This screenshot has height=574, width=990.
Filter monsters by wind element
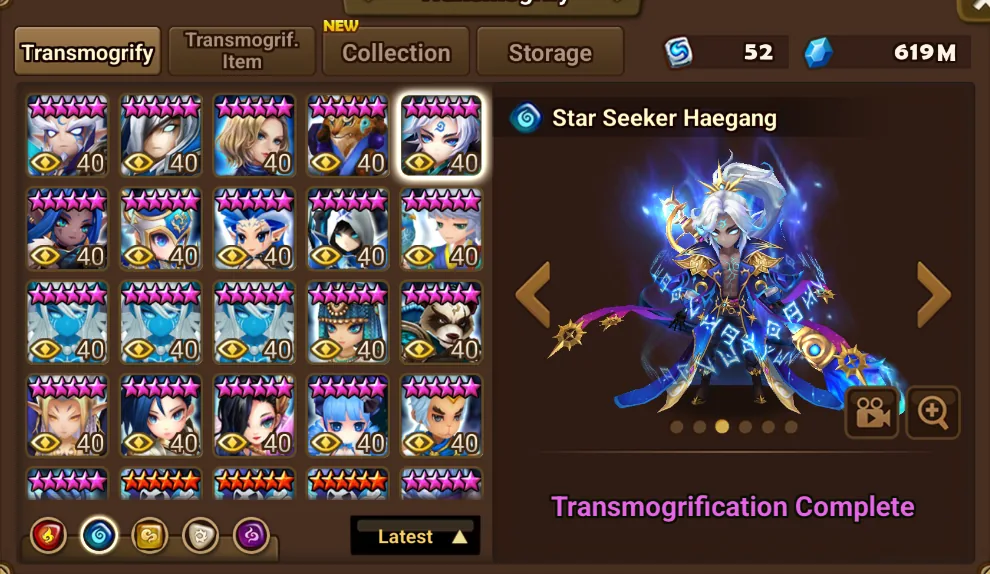(149, 536)
